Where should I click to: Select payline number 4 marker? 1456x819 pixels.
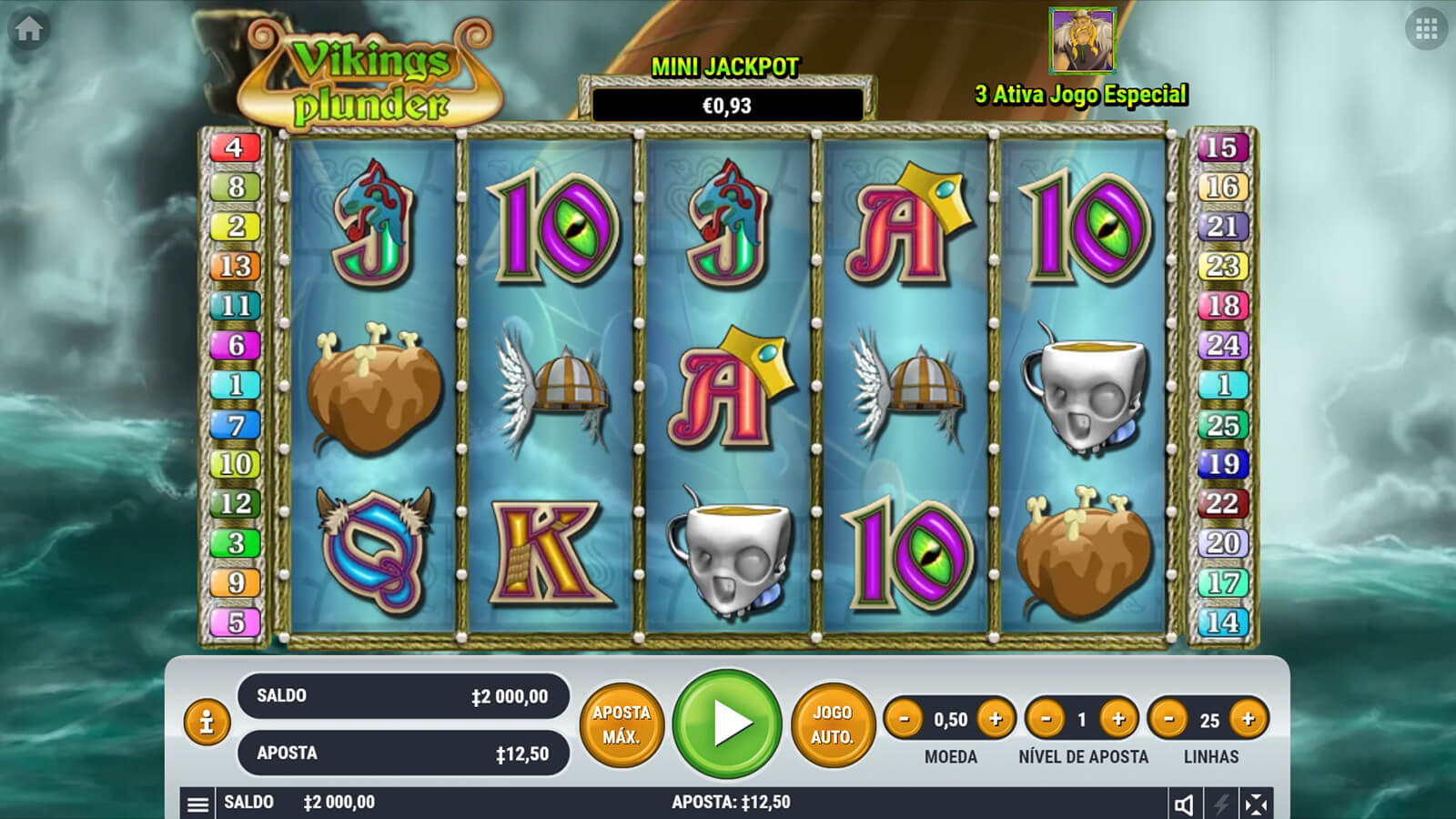pyautogui.click(x=235, y=147)
